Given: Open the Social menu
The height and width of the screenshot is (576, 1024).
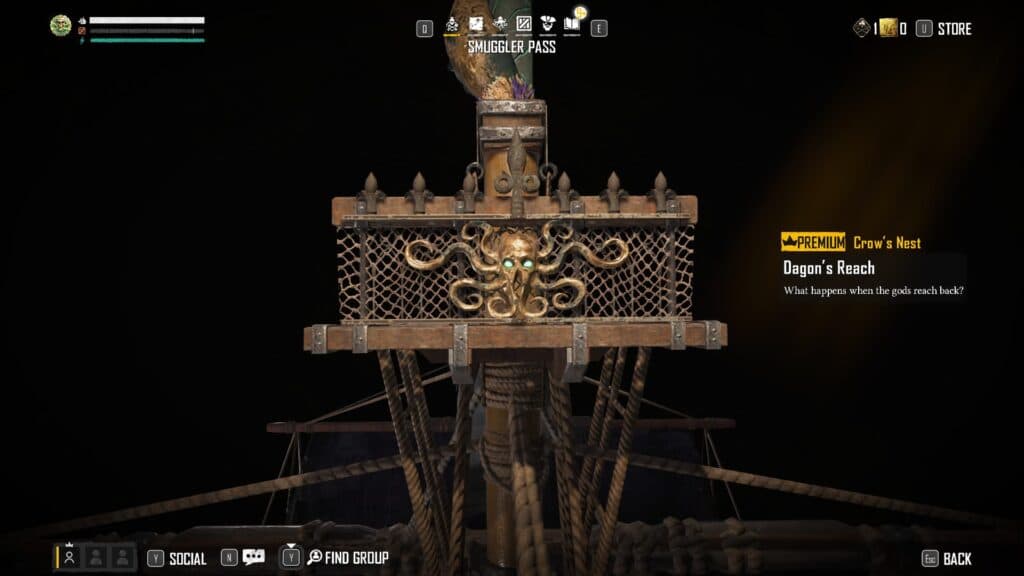Looking at the screenshot, I should [187, 558].
